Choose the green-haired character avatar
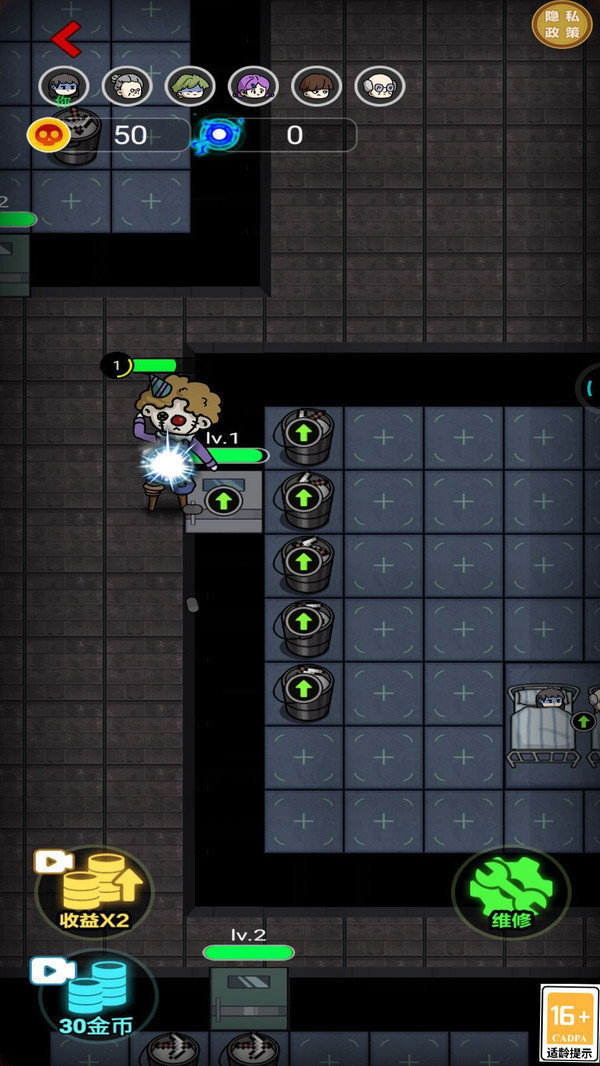 click(190, 87)
